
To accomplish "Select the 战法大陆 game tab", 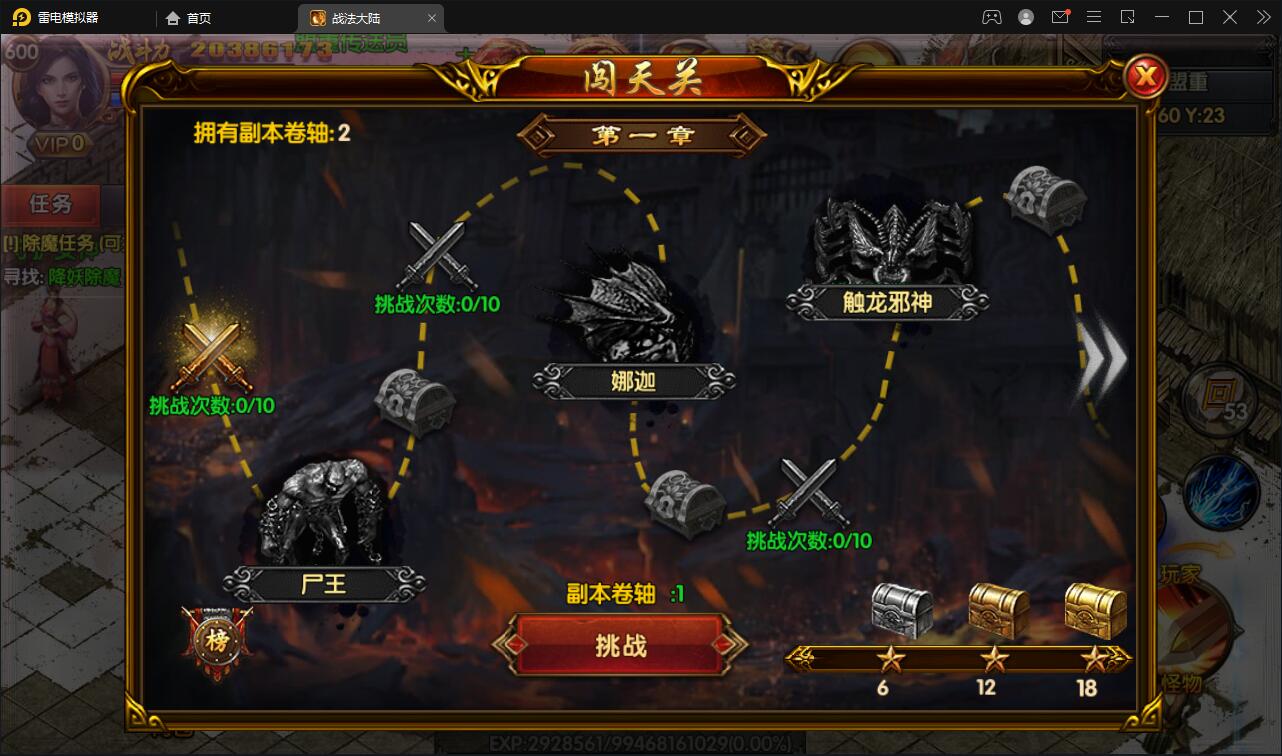I will pos(355,17).
